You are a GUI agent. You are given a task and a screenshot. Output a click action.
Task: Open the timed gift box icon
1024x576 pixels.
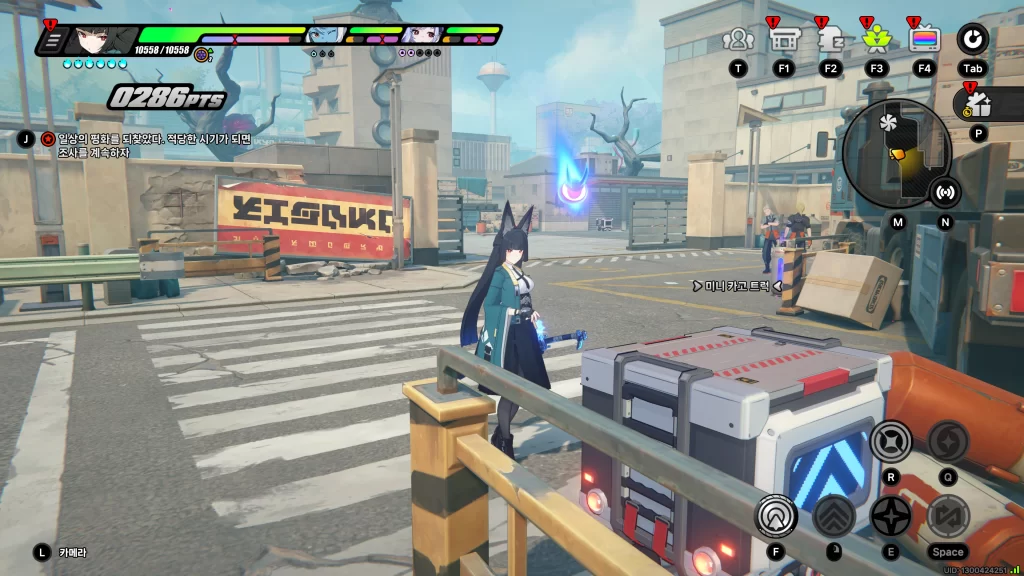pos(977,103)
